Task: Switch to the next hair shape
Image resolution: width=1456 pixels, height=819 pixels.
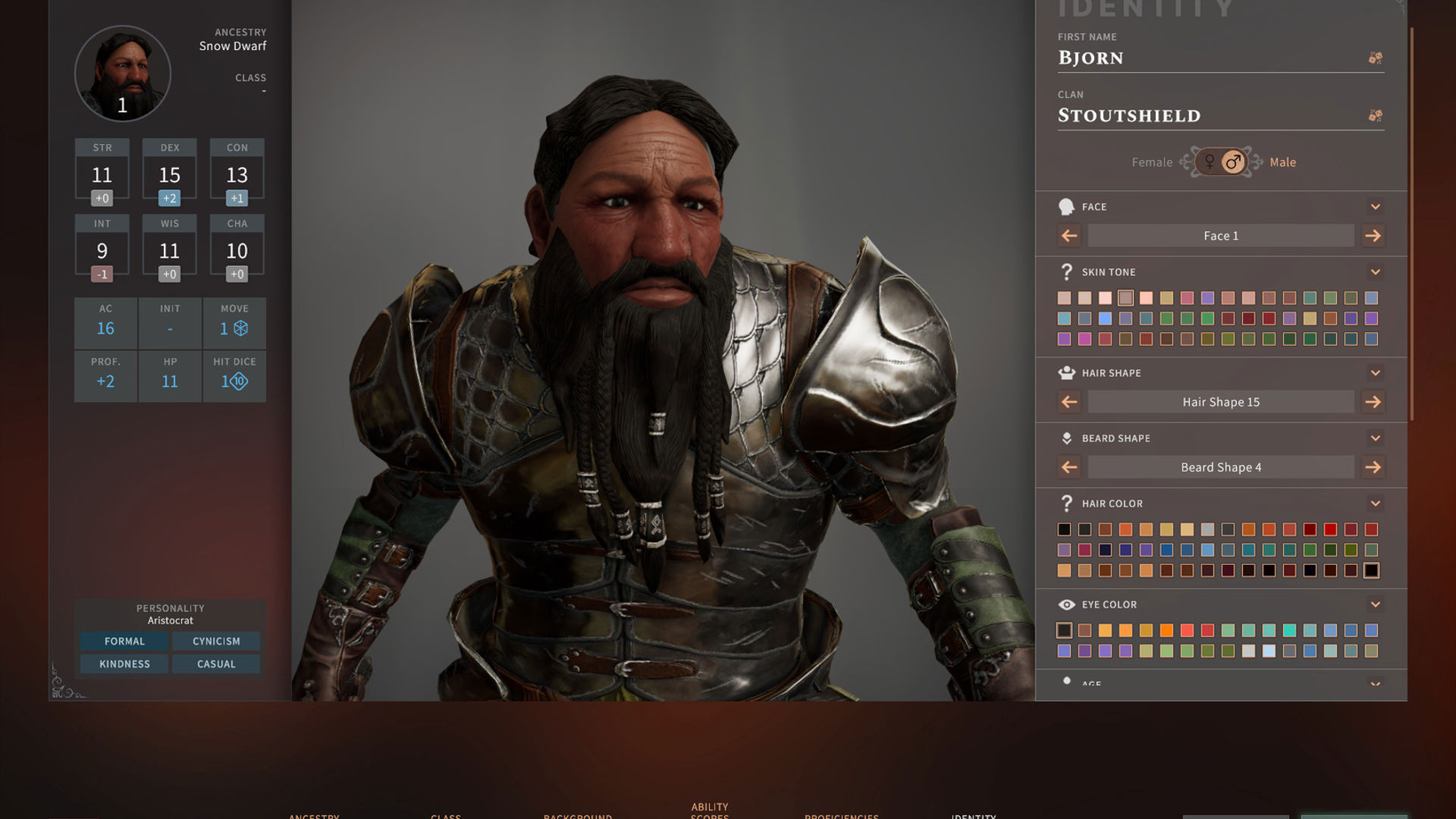Action: [1373, 402]
